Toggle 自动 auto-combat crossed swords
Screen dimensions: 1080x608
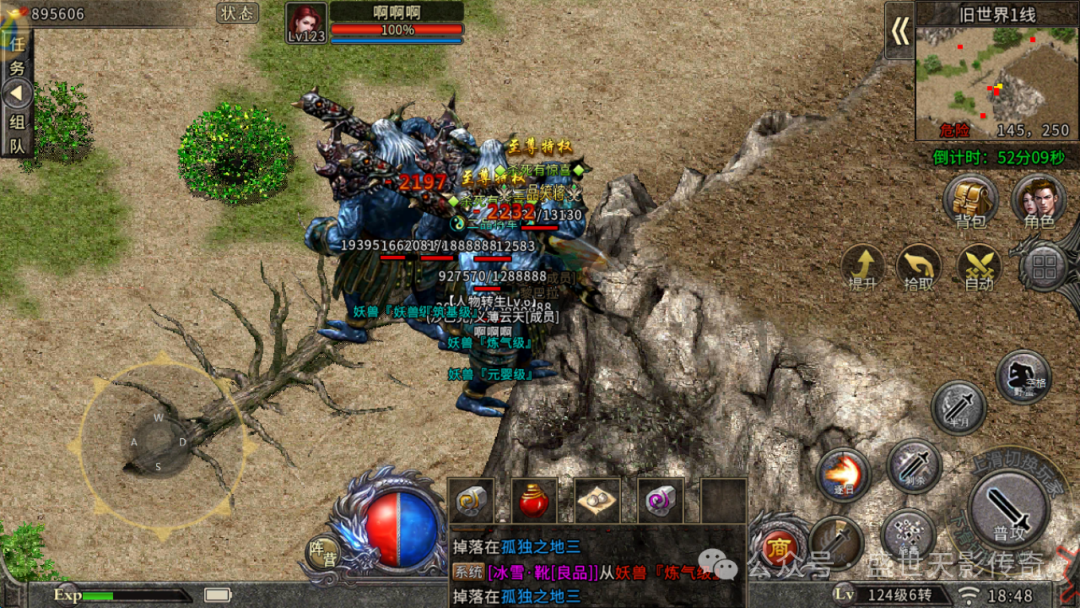(x=978, y=266)
